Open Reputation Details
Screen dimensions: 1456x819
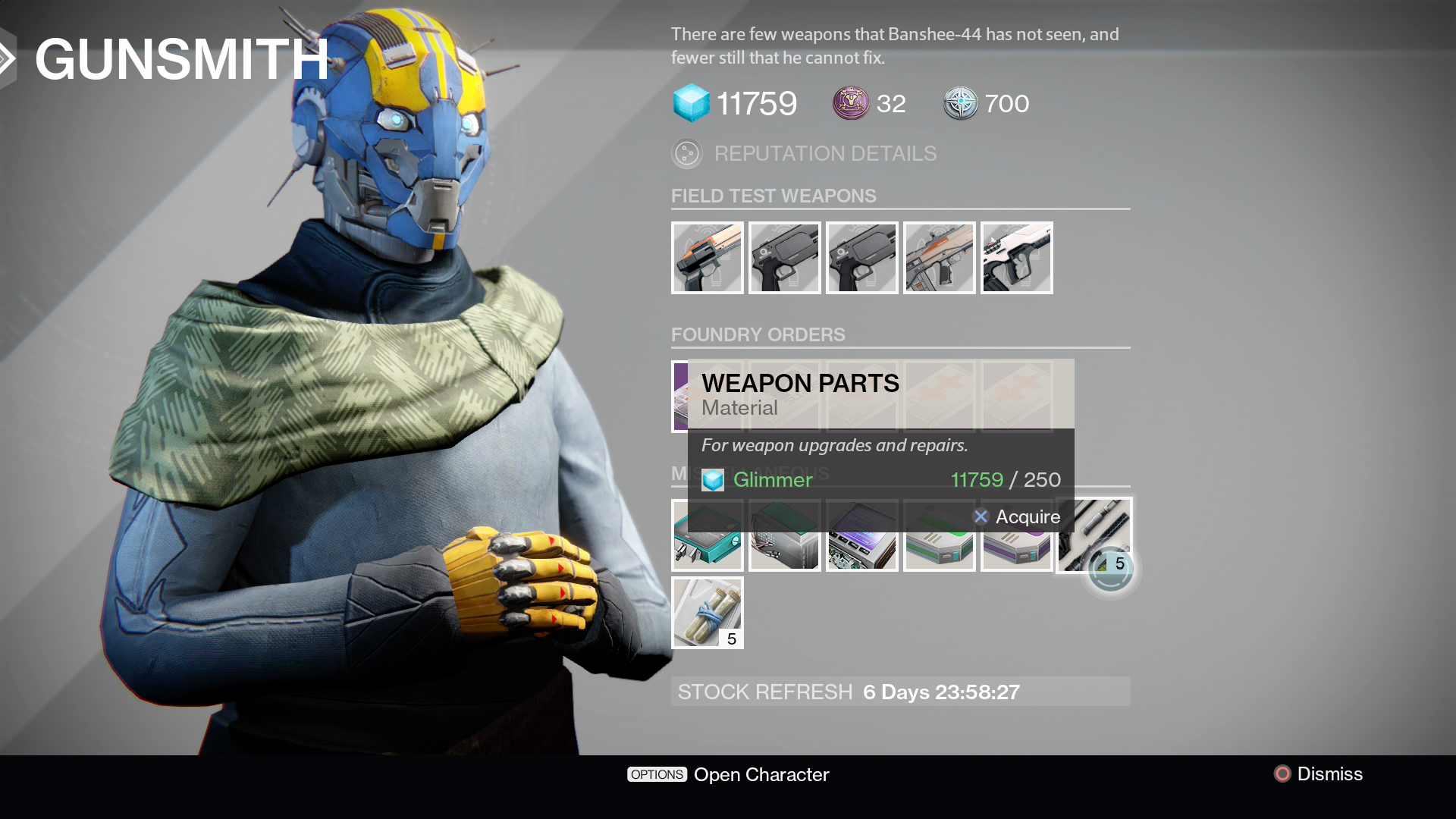click(x=825, y=154)
